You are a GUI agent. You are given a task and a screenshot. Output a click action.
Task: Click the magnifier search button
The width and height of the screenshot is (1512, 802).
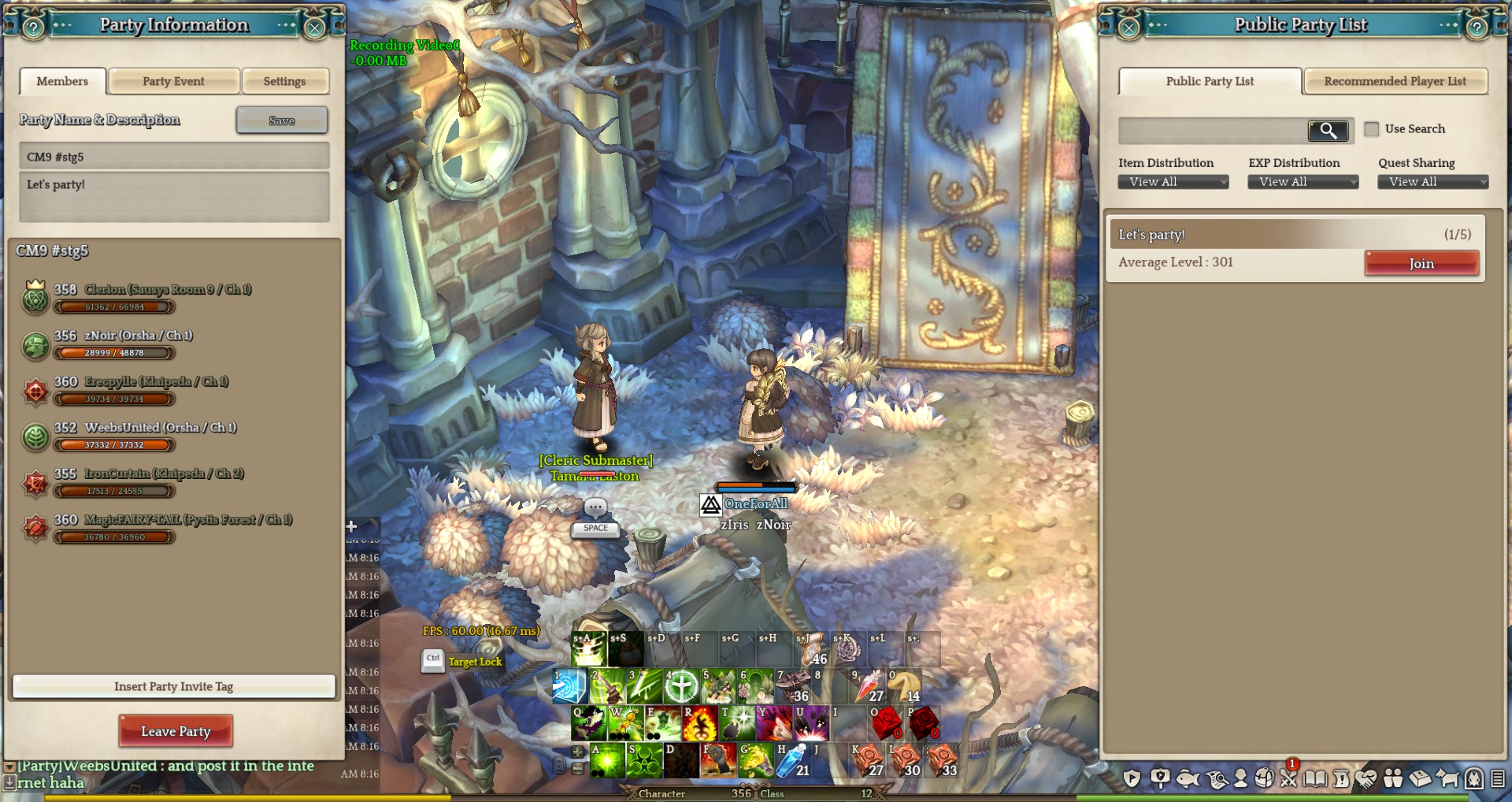point(1328,130)
